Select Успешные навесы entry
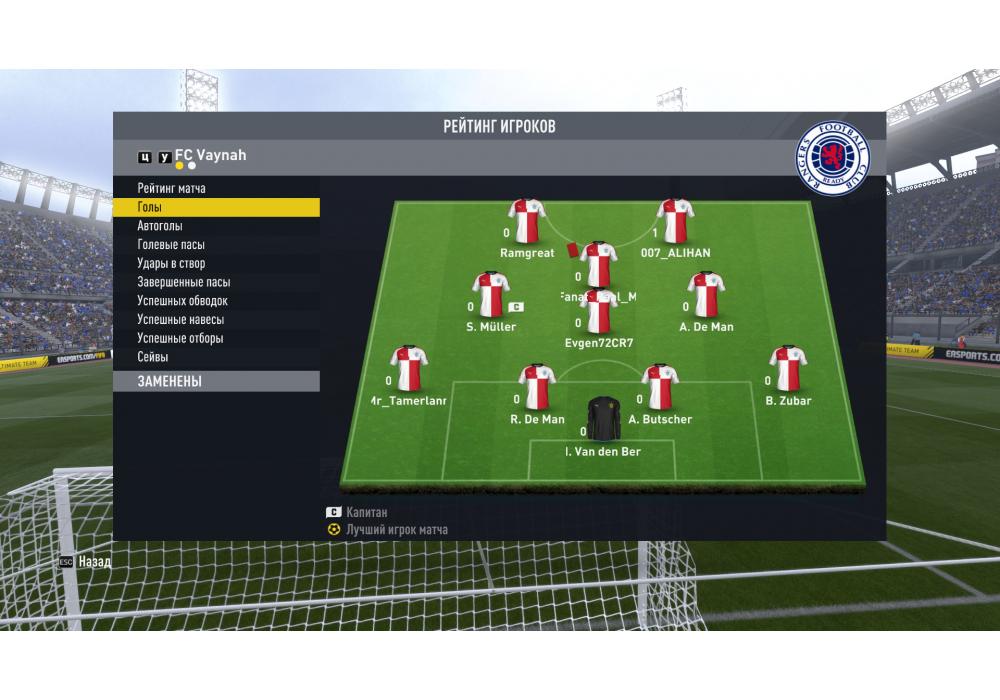 pos(180,320)
